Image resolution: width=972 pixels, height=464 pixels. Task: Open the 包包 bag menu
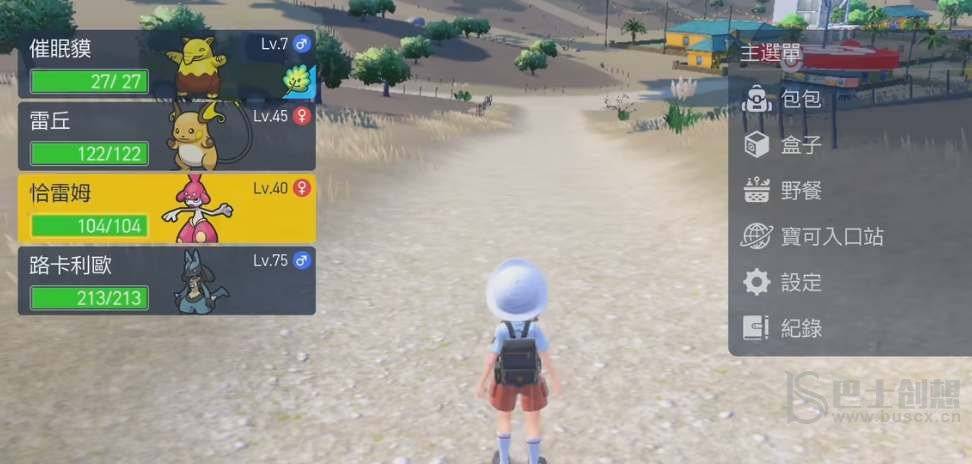[x=800, y=98]
